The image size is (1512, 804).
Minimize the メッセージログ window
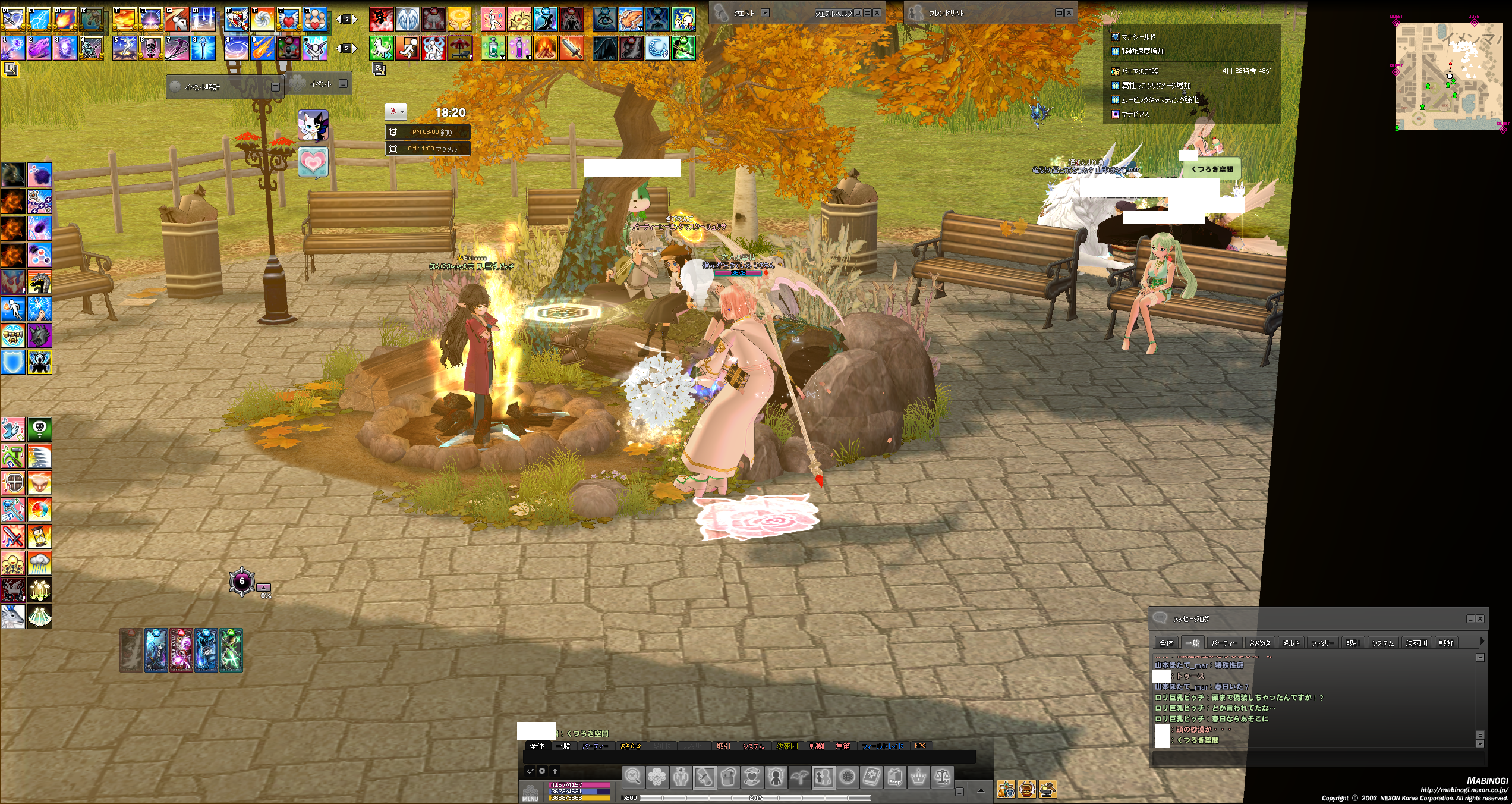(1470, 619)
